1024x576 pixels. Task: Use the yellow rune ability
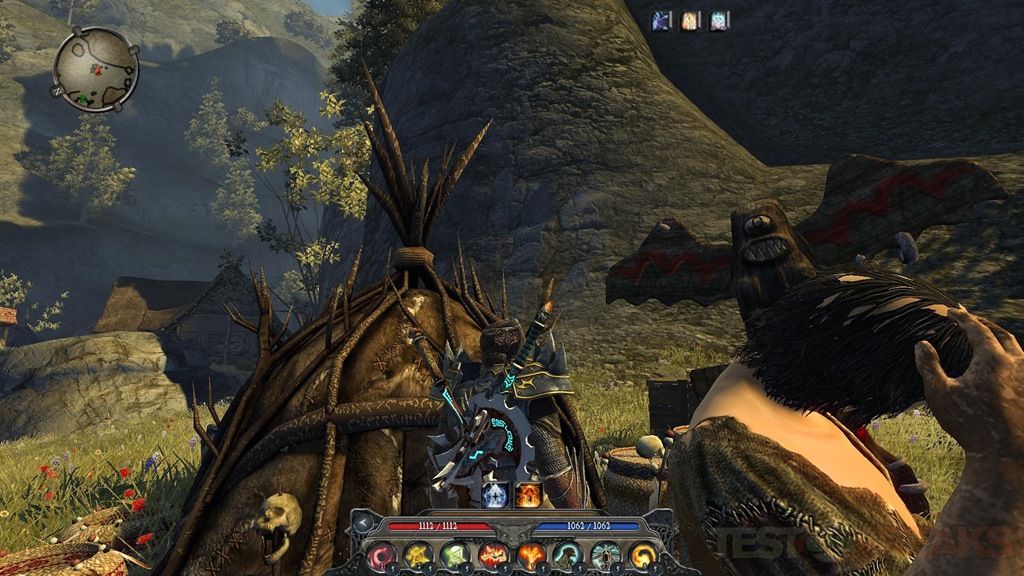click(x=418, y=555)
